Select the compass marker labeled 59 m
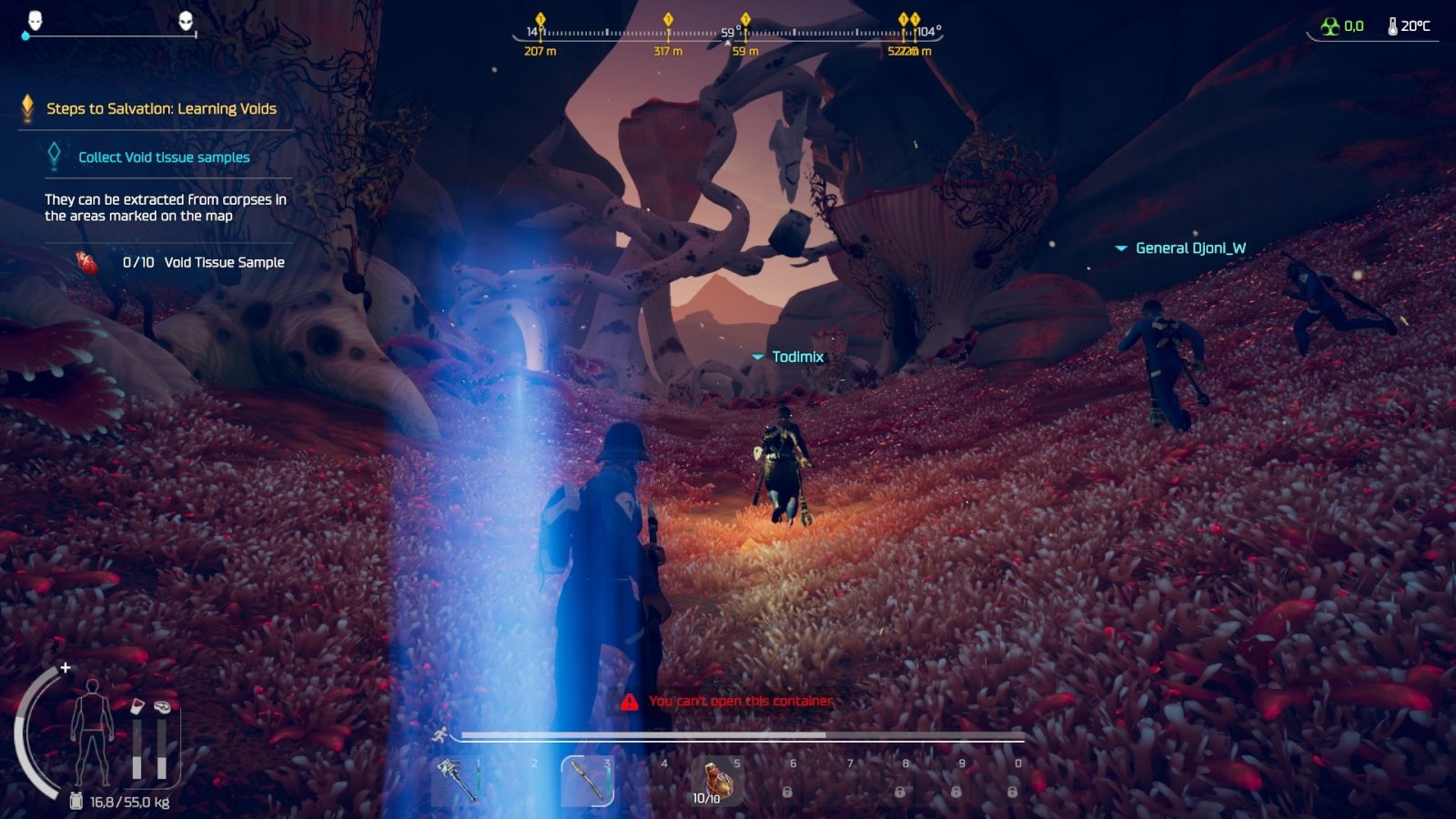 745,20
